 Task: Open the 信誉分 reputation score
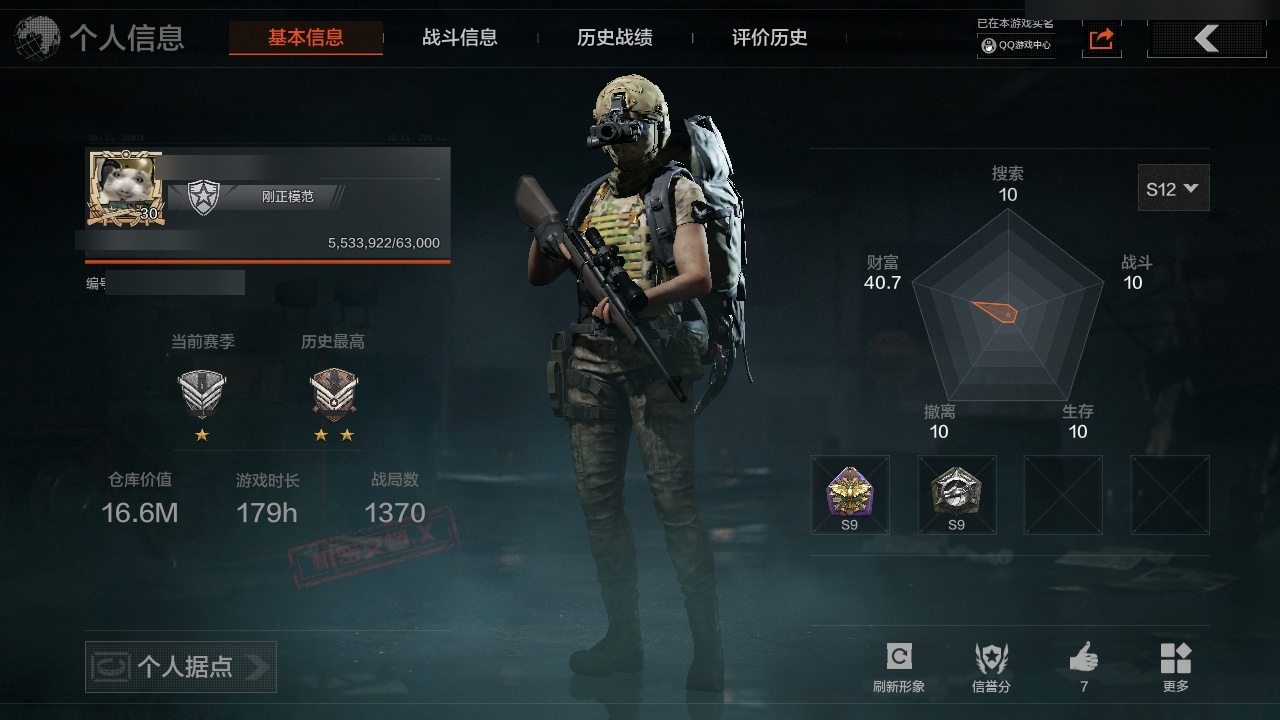tap(991, 666)
